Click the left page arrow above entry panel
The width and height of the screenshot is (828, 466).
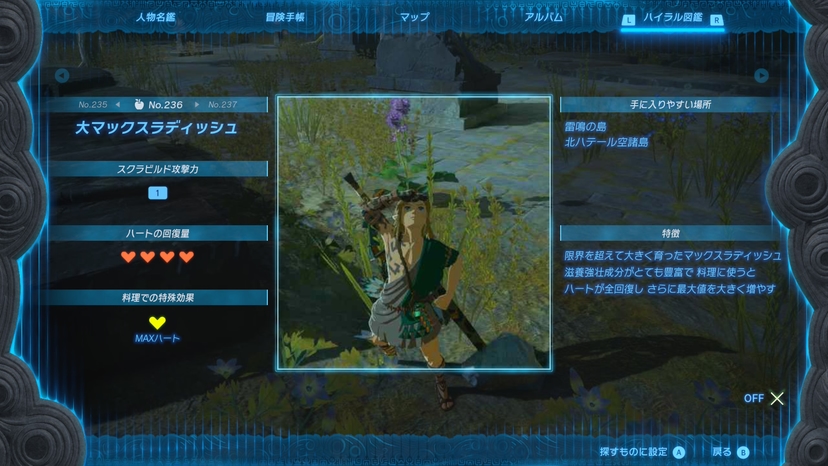[62, 75]
